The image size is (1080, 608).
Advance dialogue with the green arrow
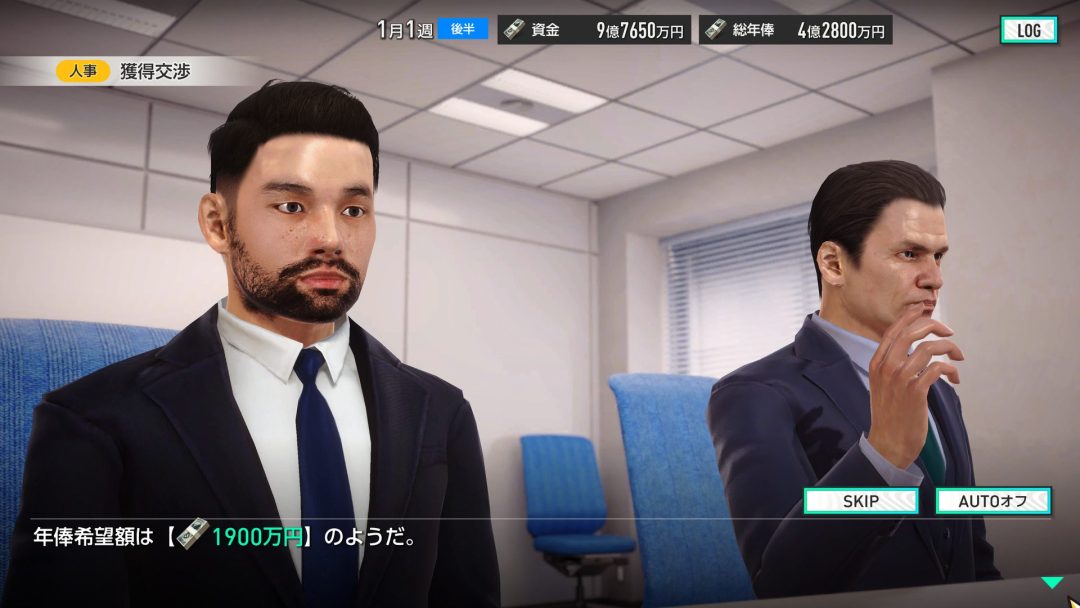1051,582
